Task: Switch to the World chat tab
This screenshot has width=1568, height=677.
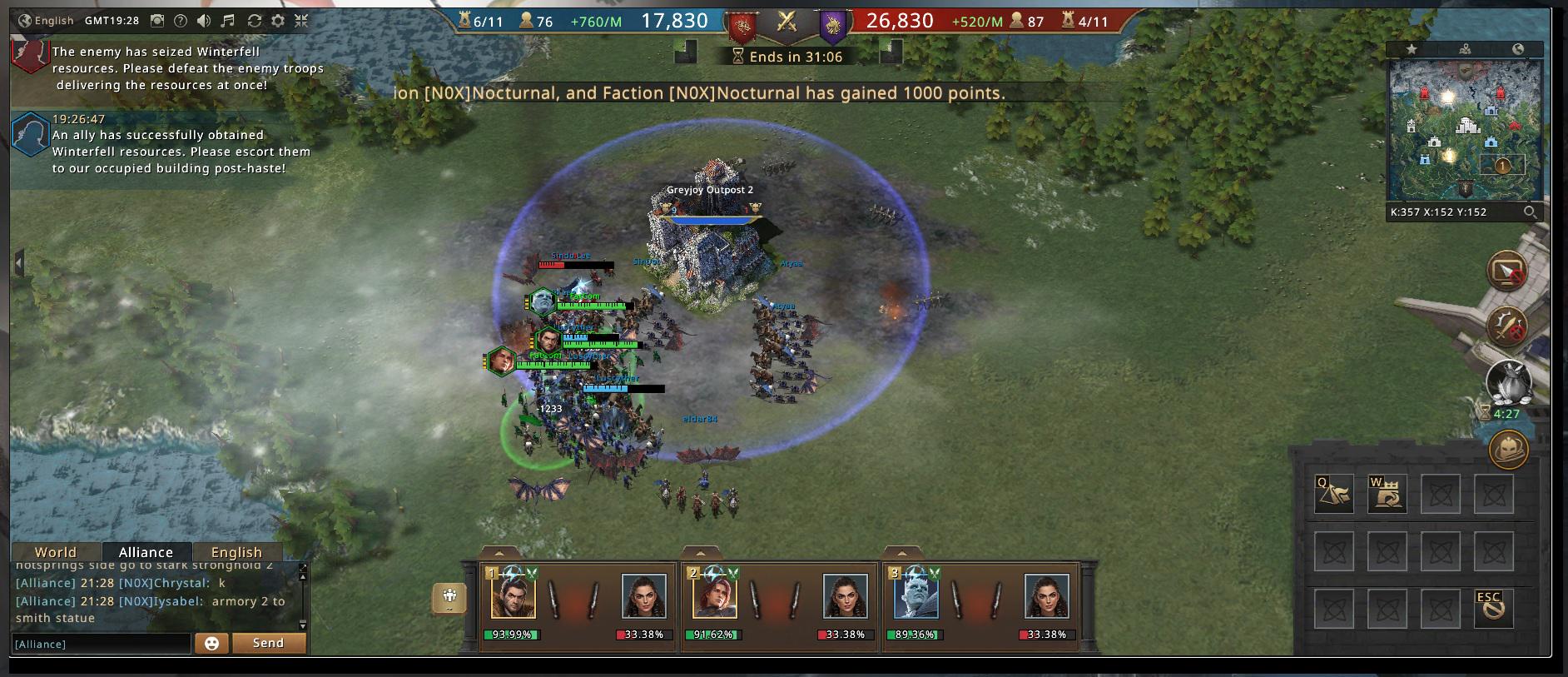Action: click(56, 552)
